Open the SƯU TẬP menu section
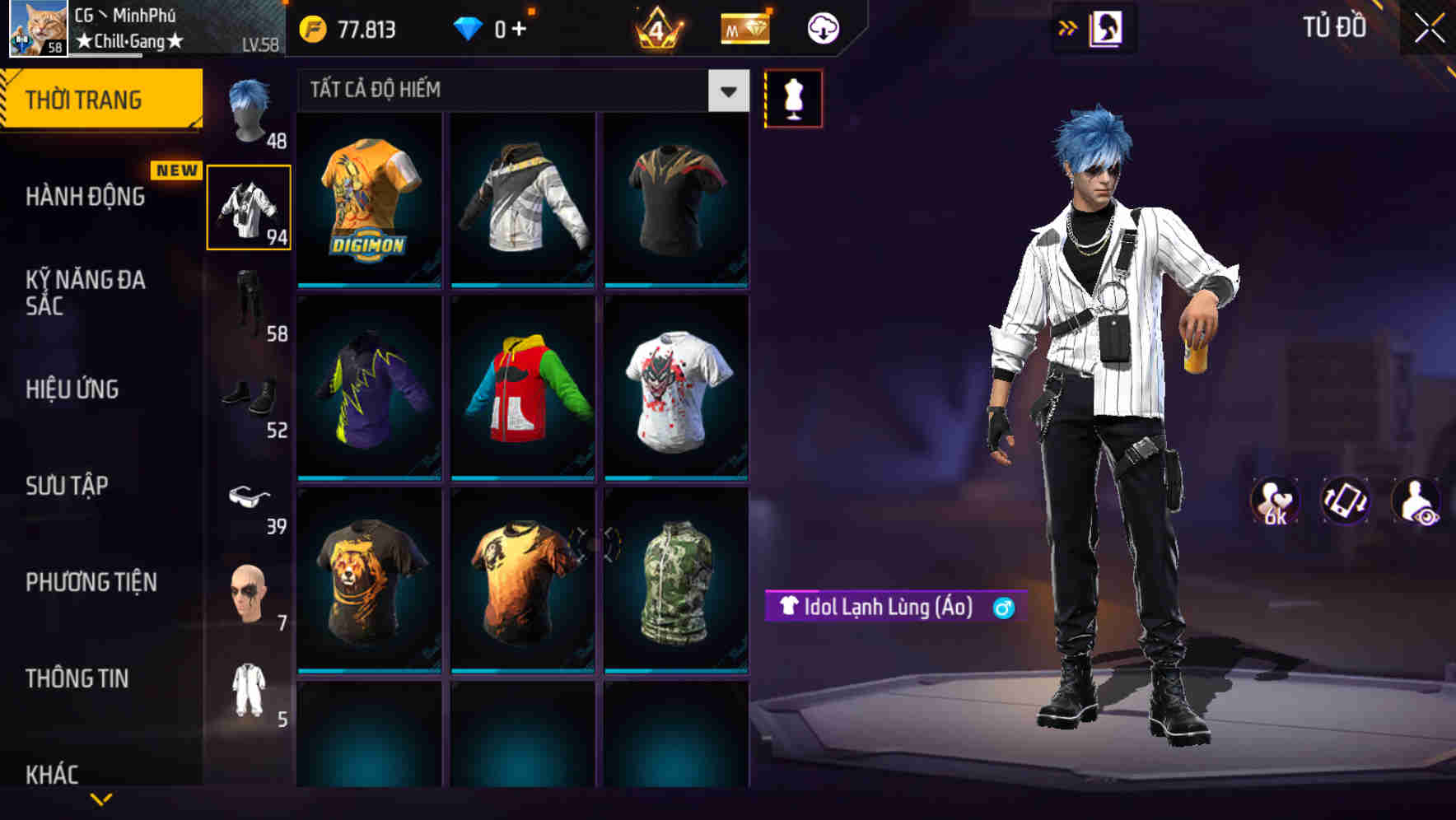1456x820 pixels. tap(66, 486)
